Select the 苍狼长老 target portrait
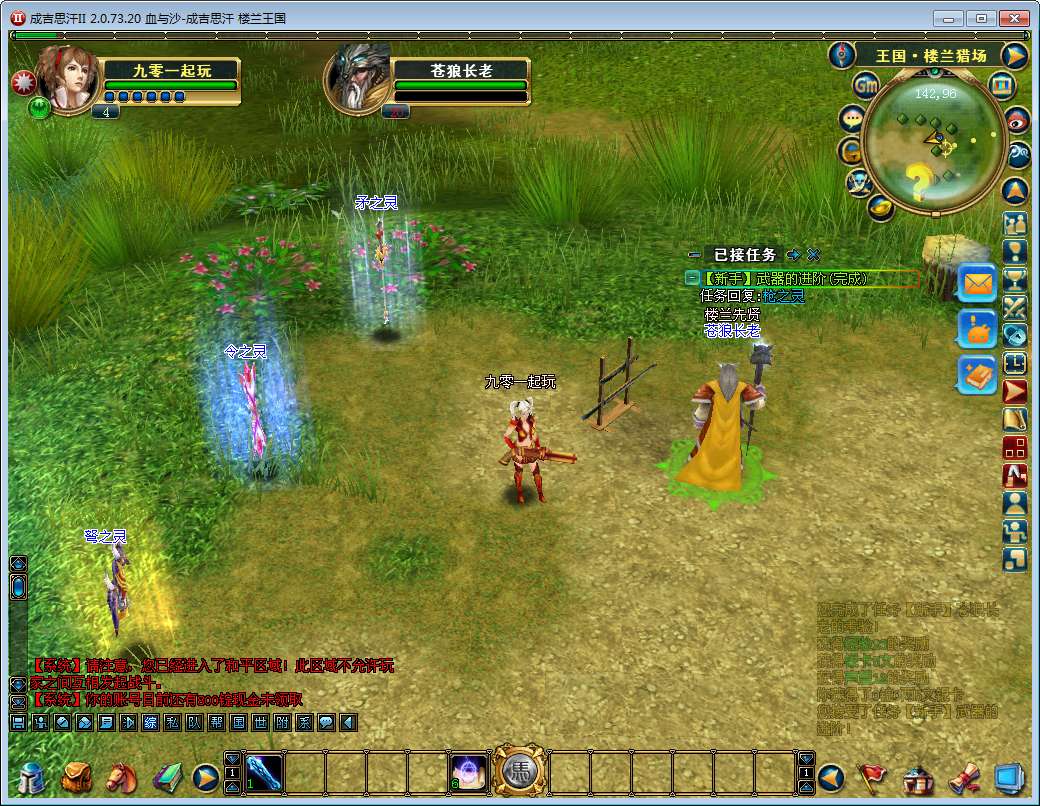Viewport: 1040px width, 806px height. click(359, 78)
